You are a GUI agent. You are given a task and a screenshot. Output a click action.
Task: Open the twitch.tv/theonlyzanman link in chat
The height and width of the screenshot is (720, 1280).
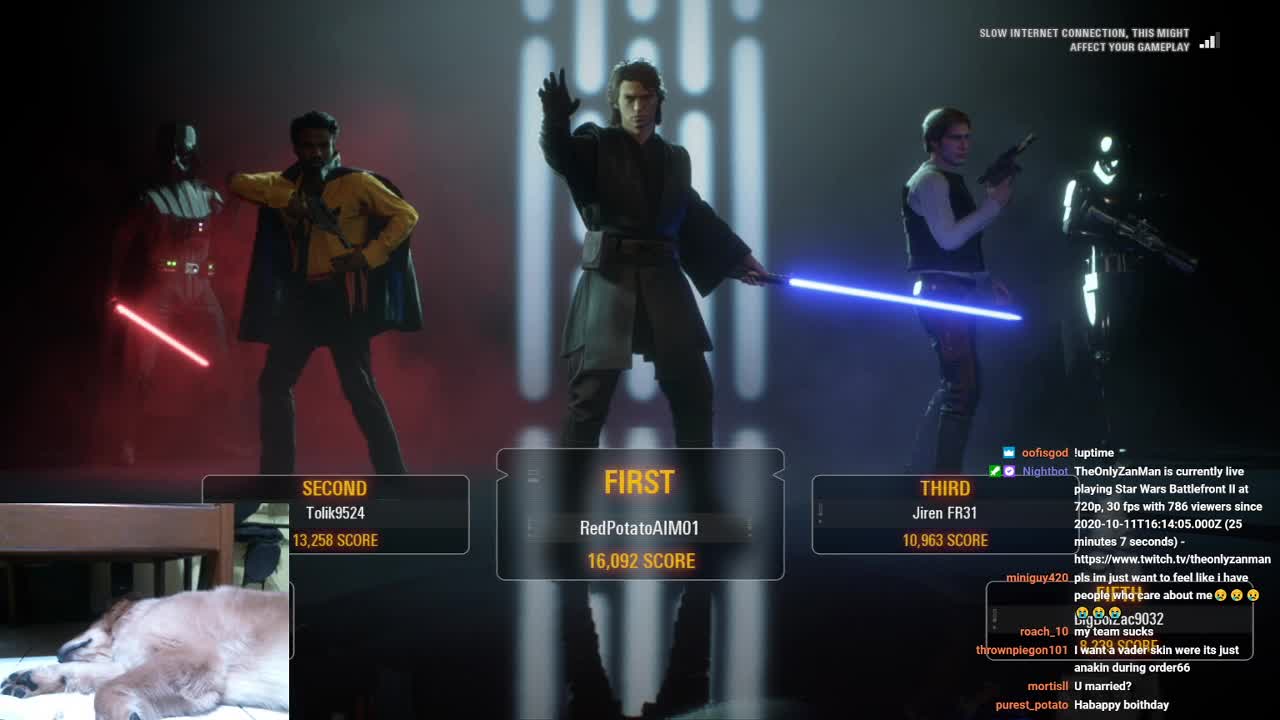point(1172,559)
